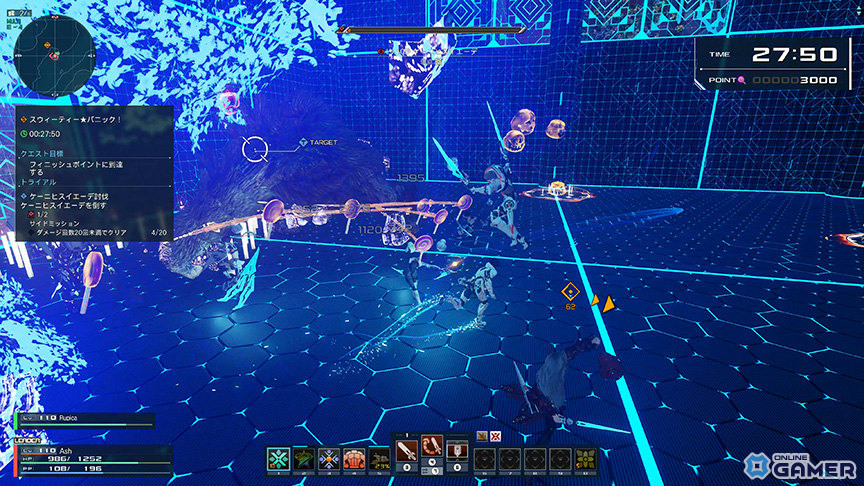Image resolution: width=864 pixels, height=486 pixels.
Task: Select the orange armor torso icon
Action: tap(355, 459)
